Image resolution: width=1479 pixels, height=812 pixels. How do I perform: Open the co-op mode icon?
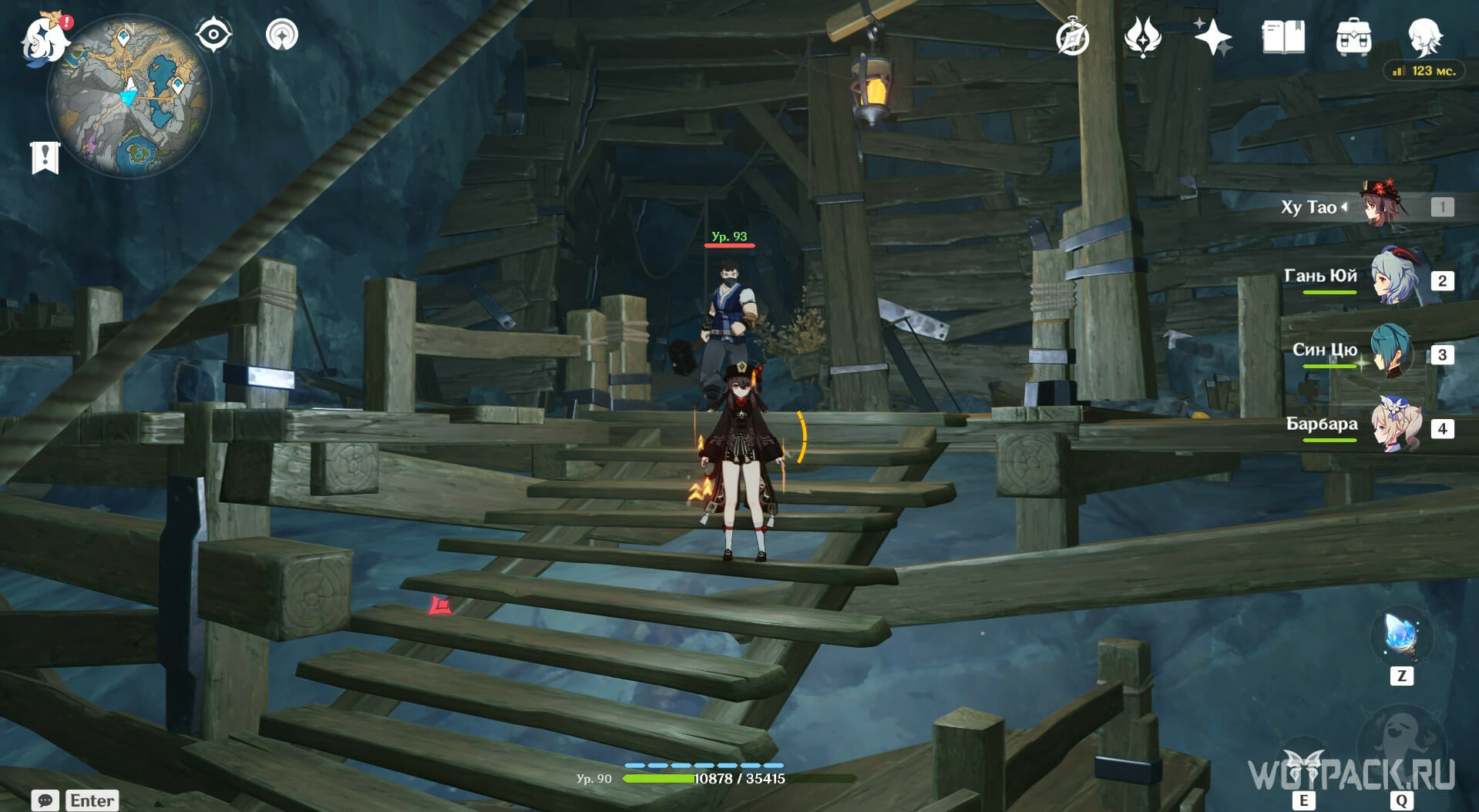click(x=281, y=35)
